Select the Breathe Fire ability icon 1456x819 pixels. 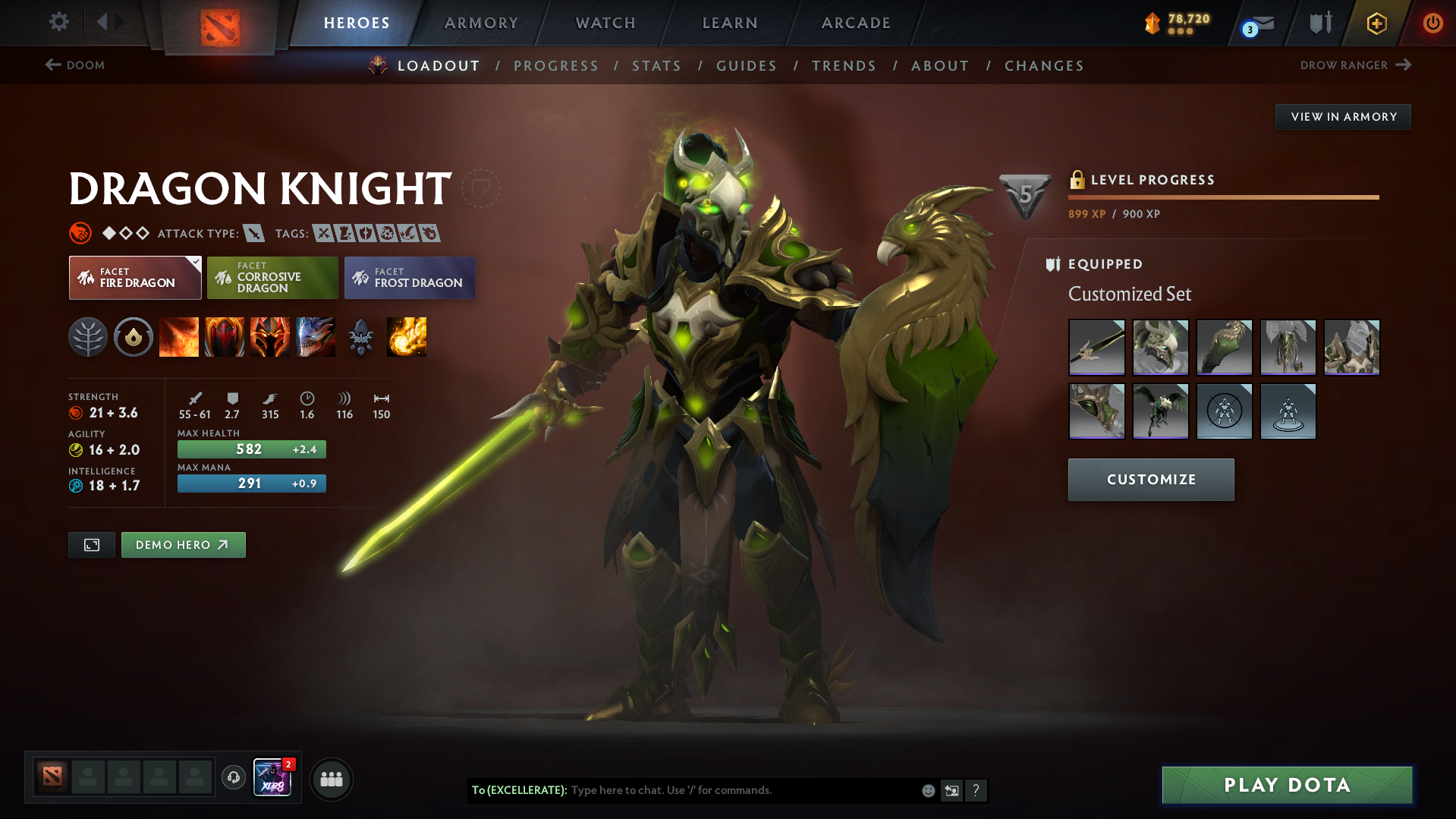[179, 337]
